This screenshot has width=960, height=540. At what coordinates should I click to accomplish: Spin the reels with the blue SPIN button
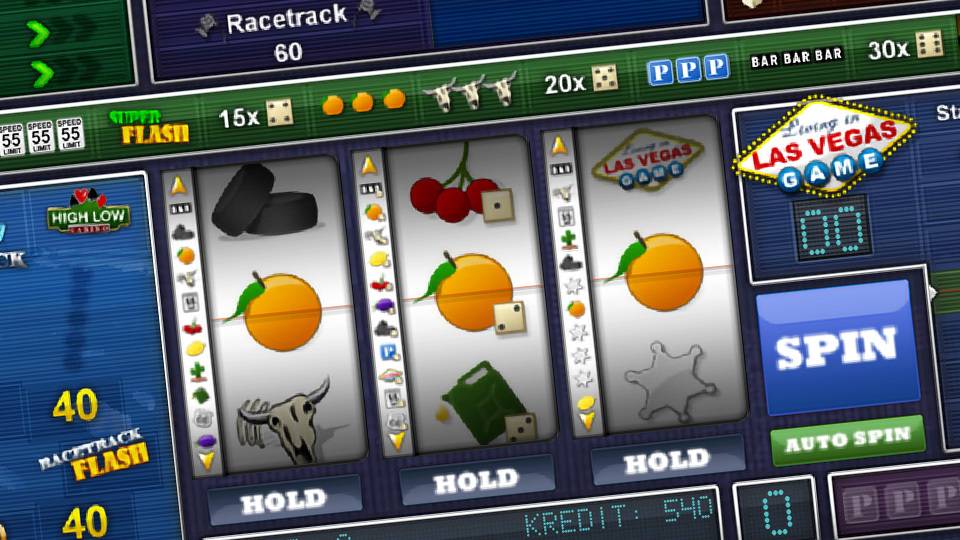(836, 350)
